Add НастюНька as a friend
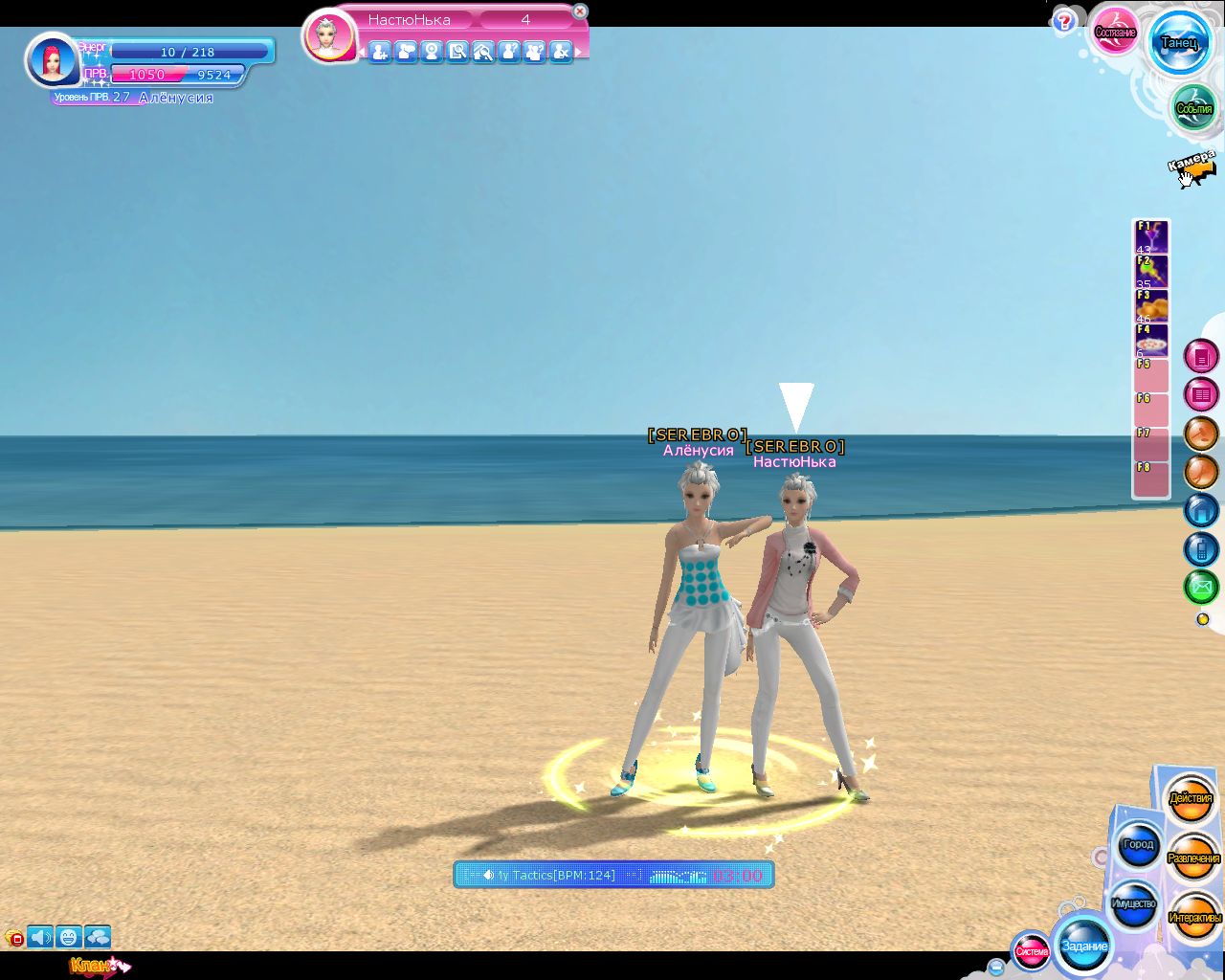Screen dimensions: 1225x980 pyautogui.click(x=380, y=52)
